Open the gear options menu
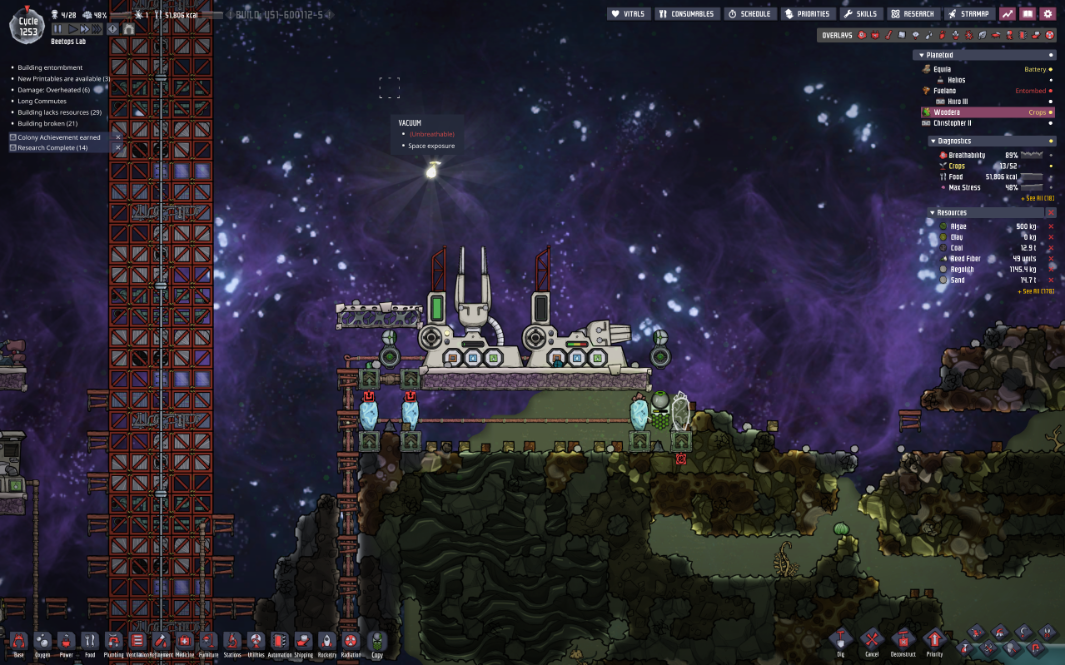Screen dimensions: 1065x665 pyautogui.click(x=1047, y=14)
